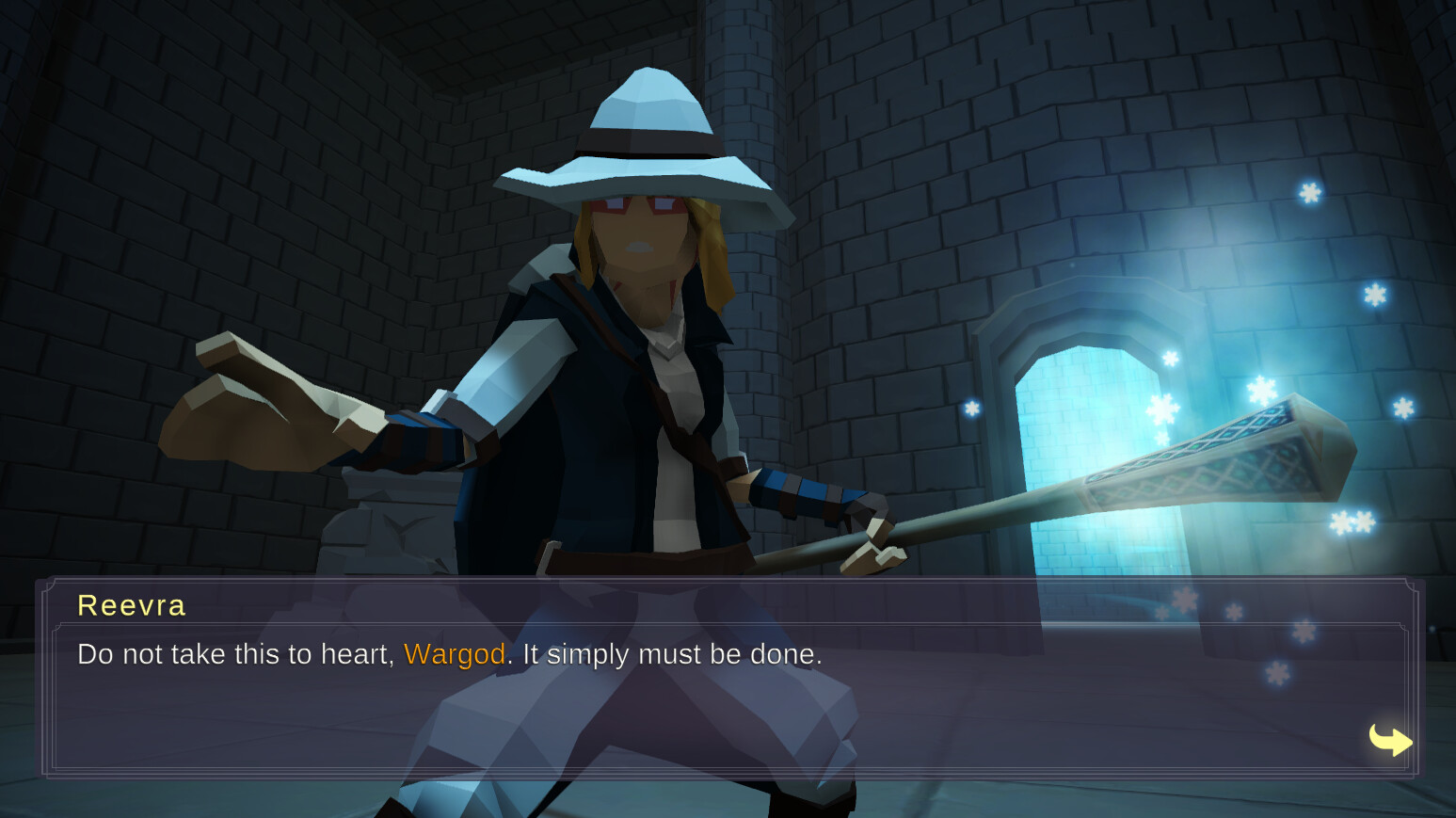Select the name label Reevra
1456x818 pixels.
(x=130, y=605)
